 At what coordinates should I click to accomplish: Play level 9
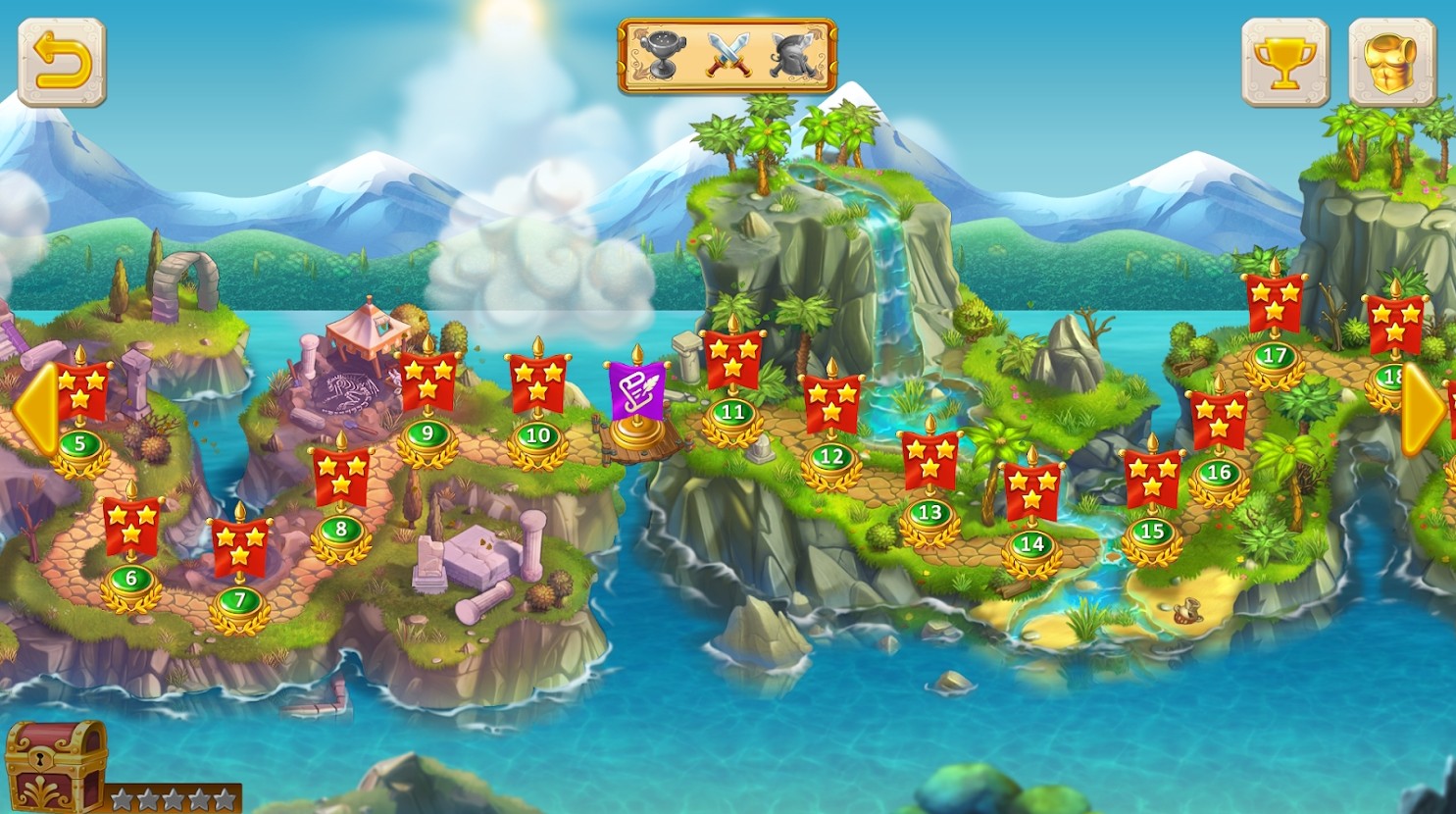click(x=427, y=435)
